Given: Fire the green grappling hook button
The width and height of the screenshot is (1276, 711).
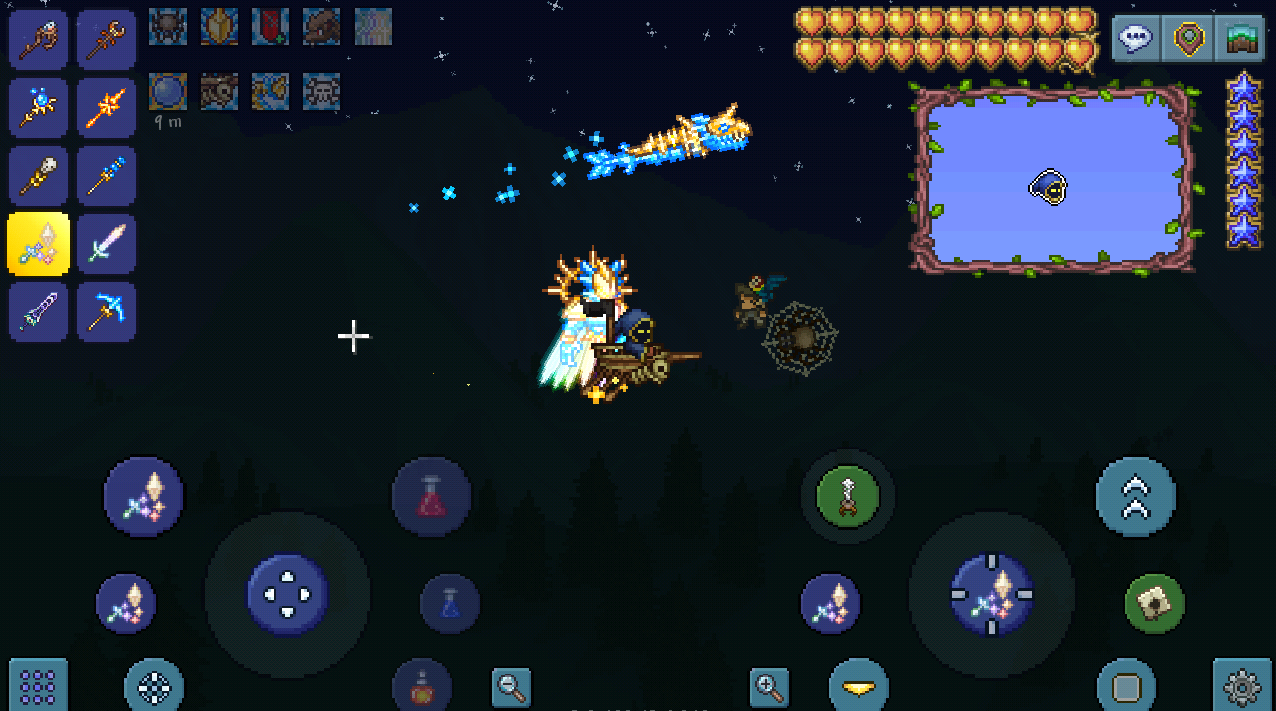Looking at the screenshot, I should click(847, 496).
